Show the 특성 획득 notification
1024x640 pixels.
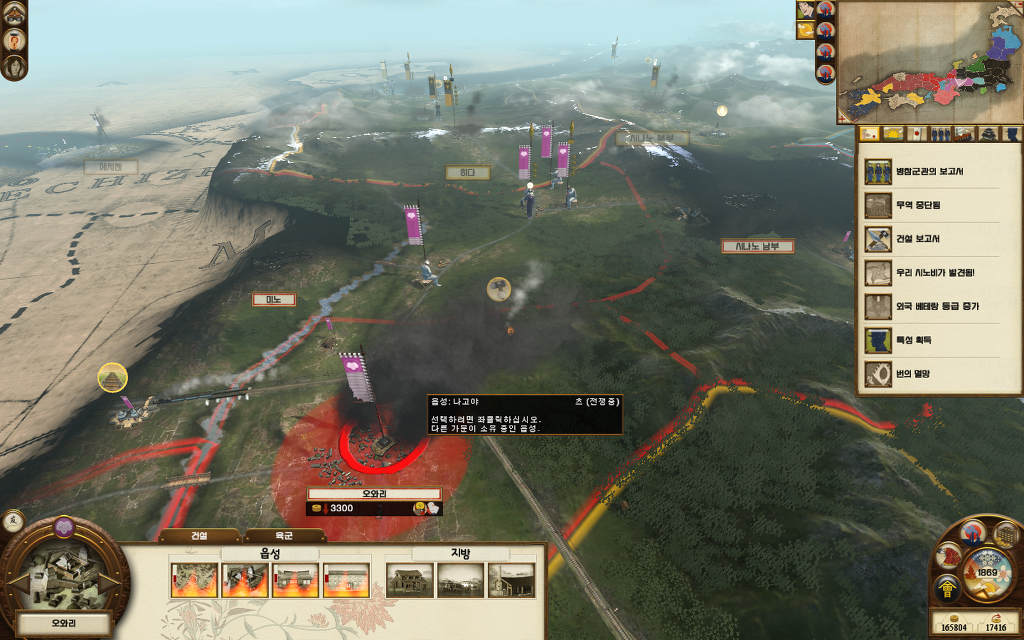click(x=939, y=340)
